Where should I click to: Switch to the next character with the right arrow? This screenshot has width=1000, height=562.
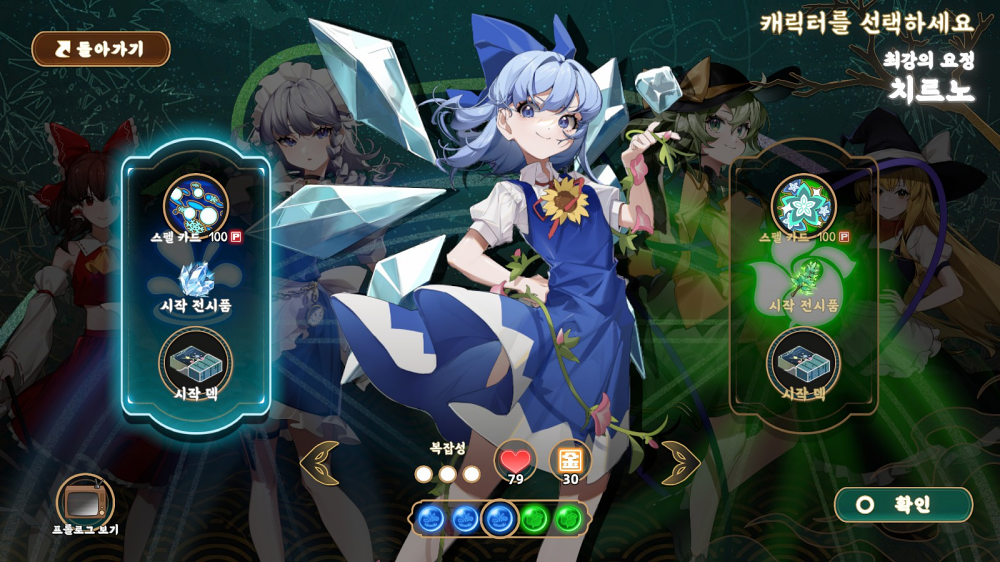680,464
